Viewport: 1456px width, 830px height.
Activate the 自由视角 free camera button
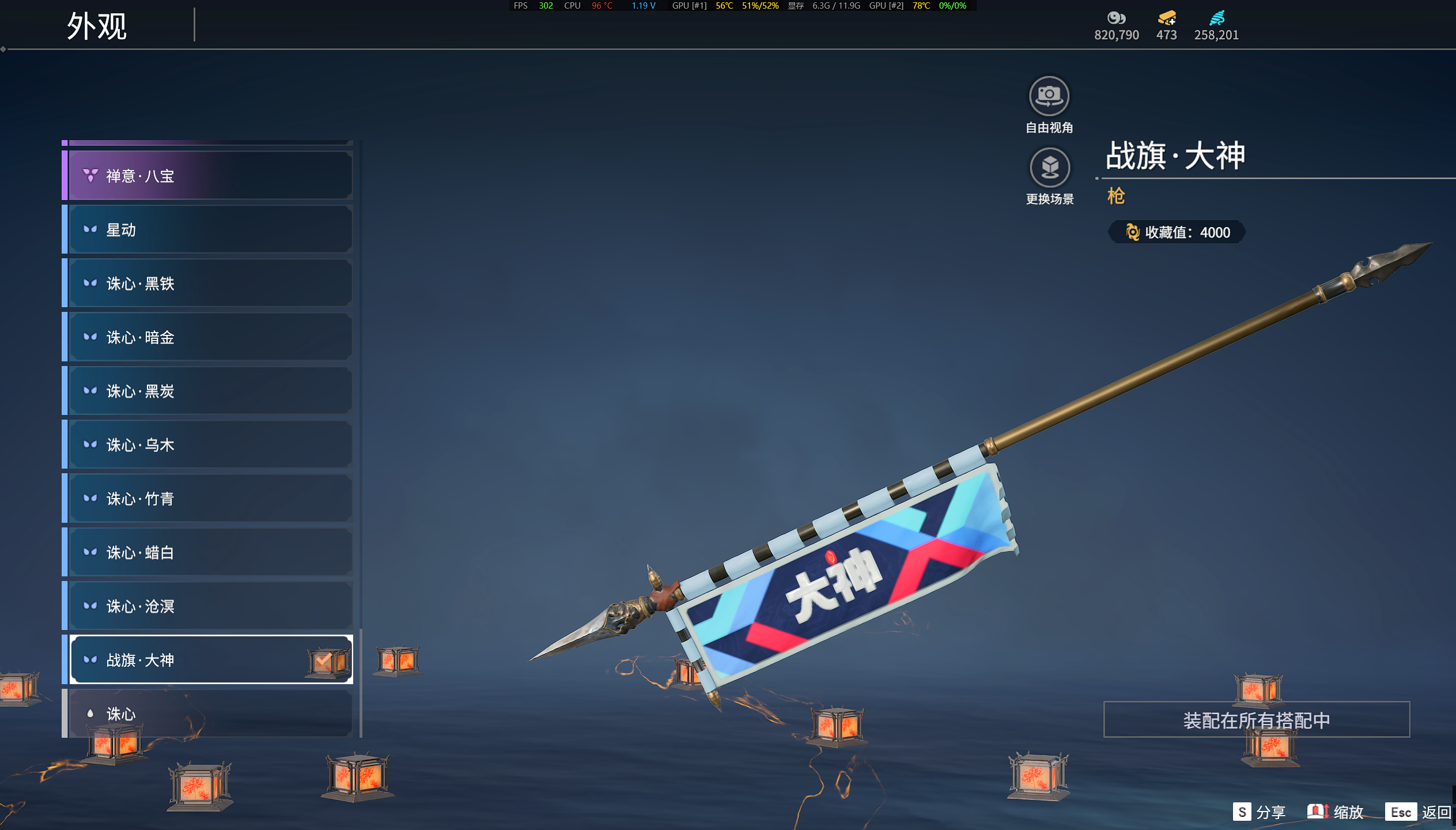pos(1049,97)
